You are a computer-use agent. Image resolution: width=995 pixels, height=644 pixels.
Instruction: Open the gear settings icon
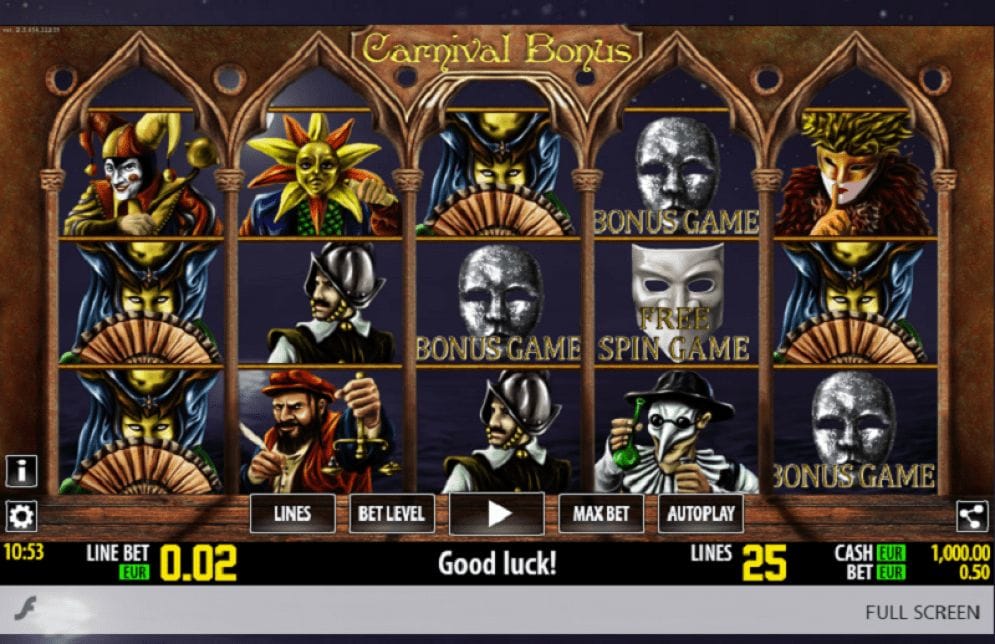point(21,516)
